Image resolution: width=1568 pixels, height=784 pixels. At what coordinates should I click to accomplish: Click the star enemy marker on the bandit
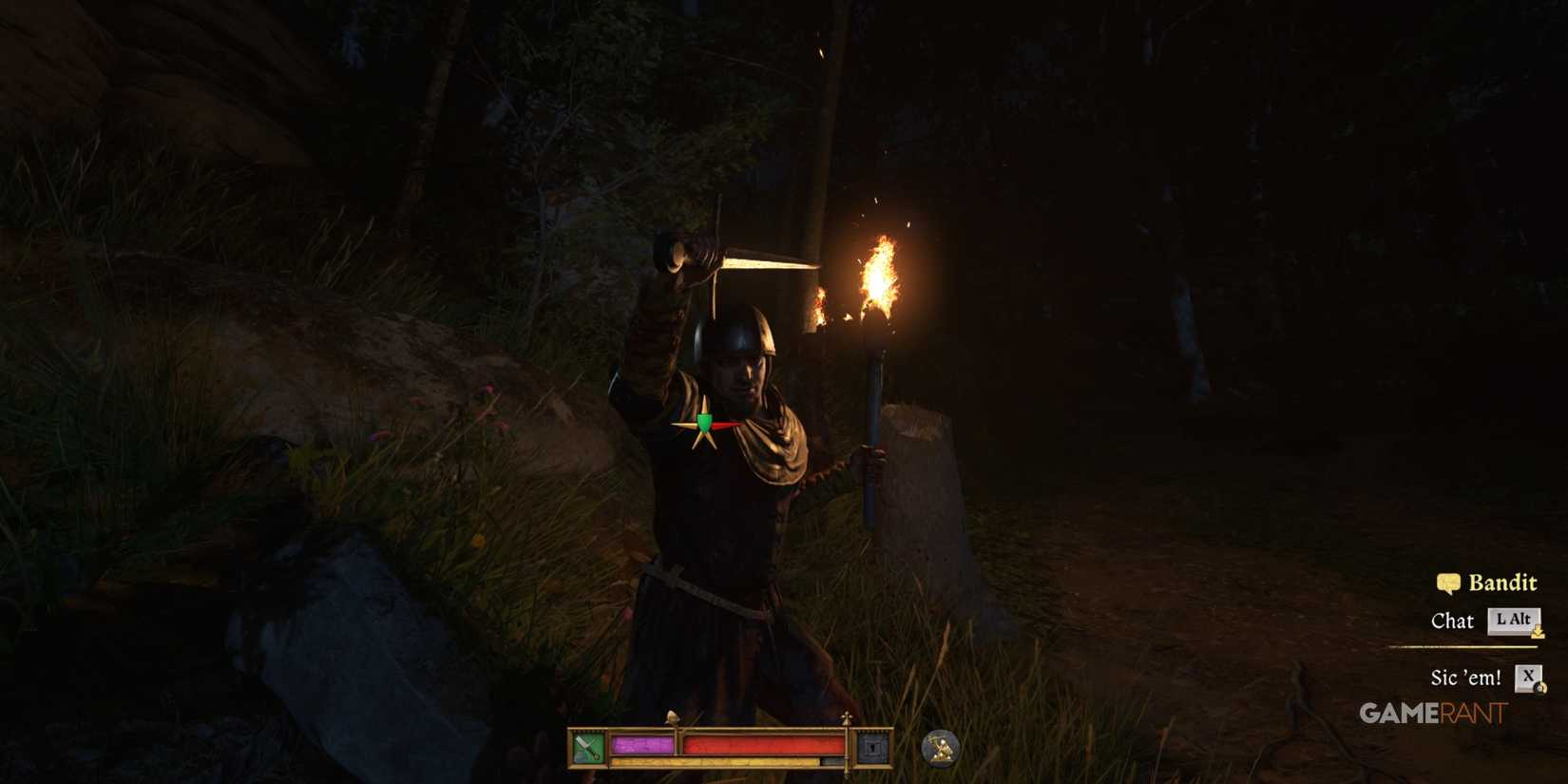point(703,425)
